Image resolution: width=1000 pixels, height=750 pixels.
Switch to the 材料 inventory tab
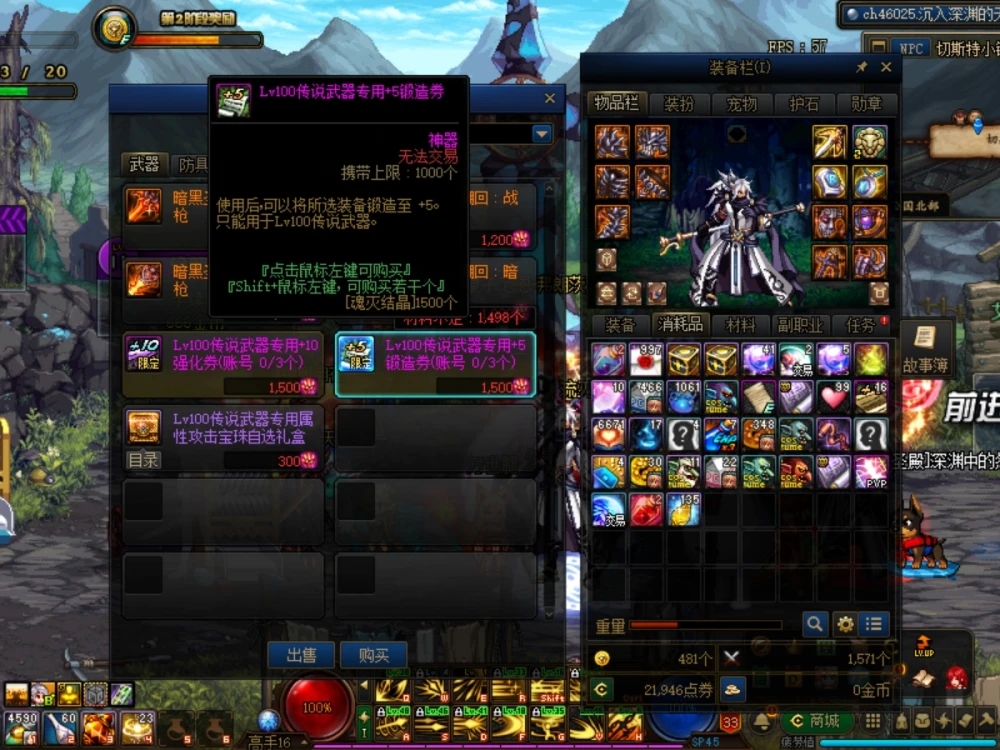[740, 324]
